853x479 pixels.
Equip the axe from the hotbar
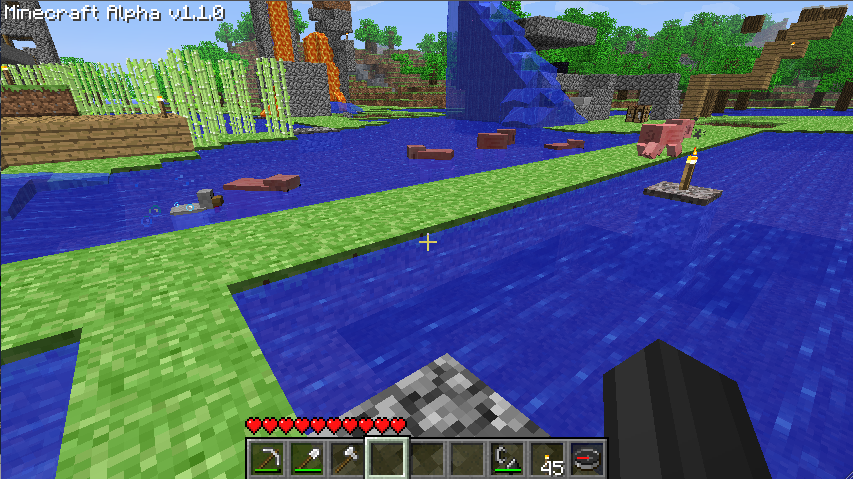[346, 459]
